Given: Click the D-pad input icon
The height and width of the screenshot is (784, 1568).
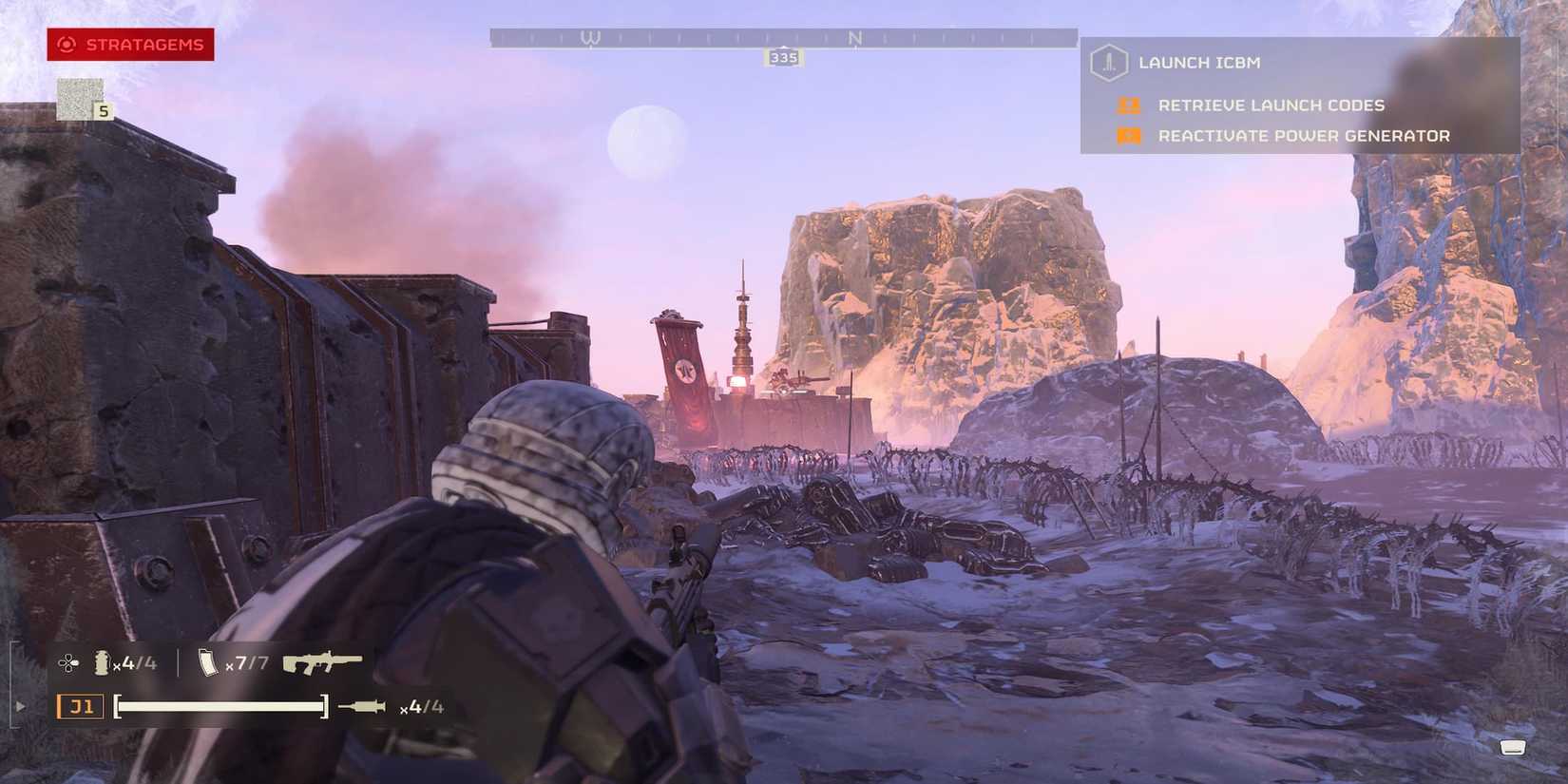Looking at the screenshot, I should point(69,662).
